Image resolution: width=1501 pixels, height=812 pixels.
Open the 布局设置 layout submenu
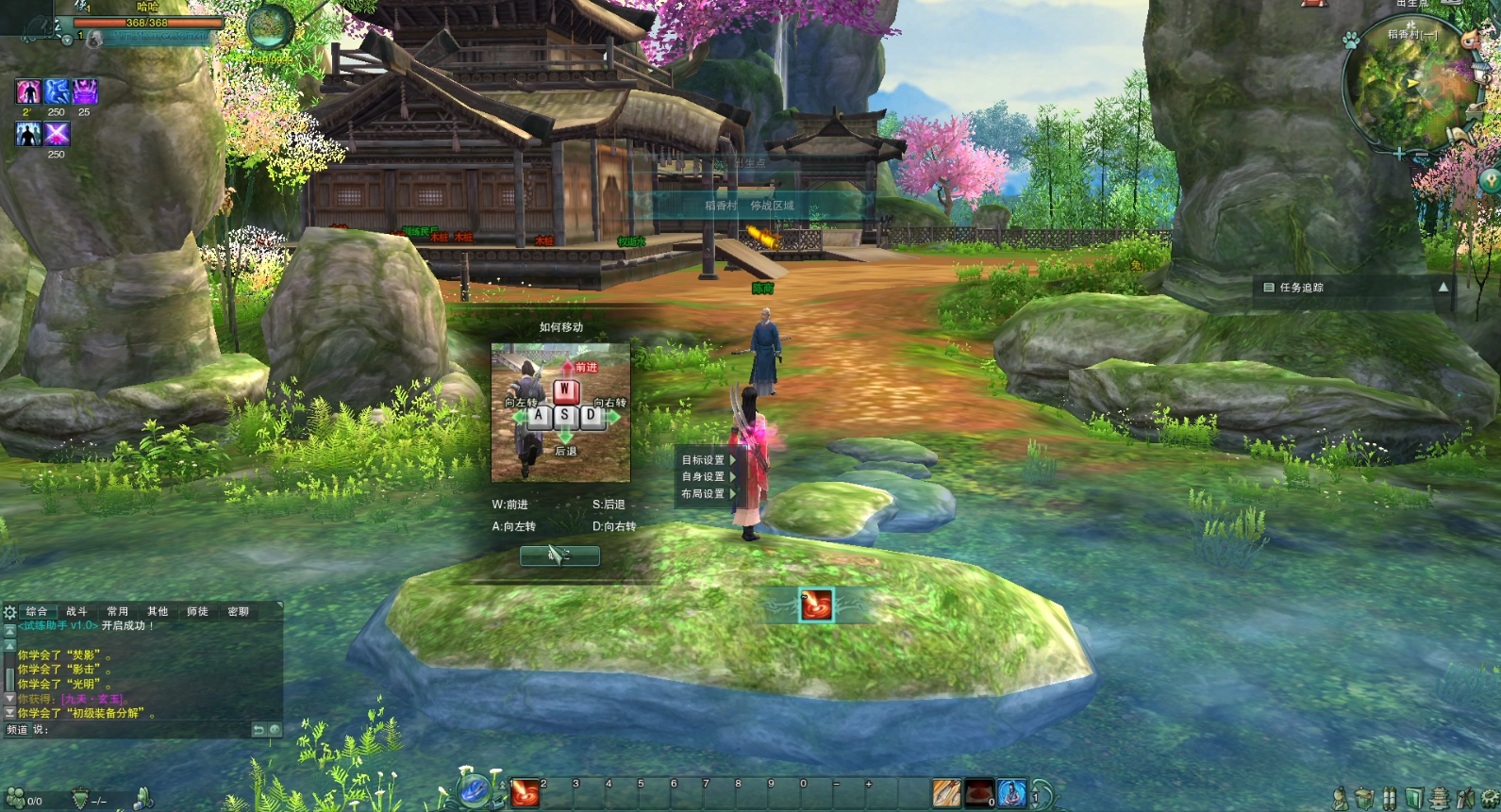click(704, 494)
